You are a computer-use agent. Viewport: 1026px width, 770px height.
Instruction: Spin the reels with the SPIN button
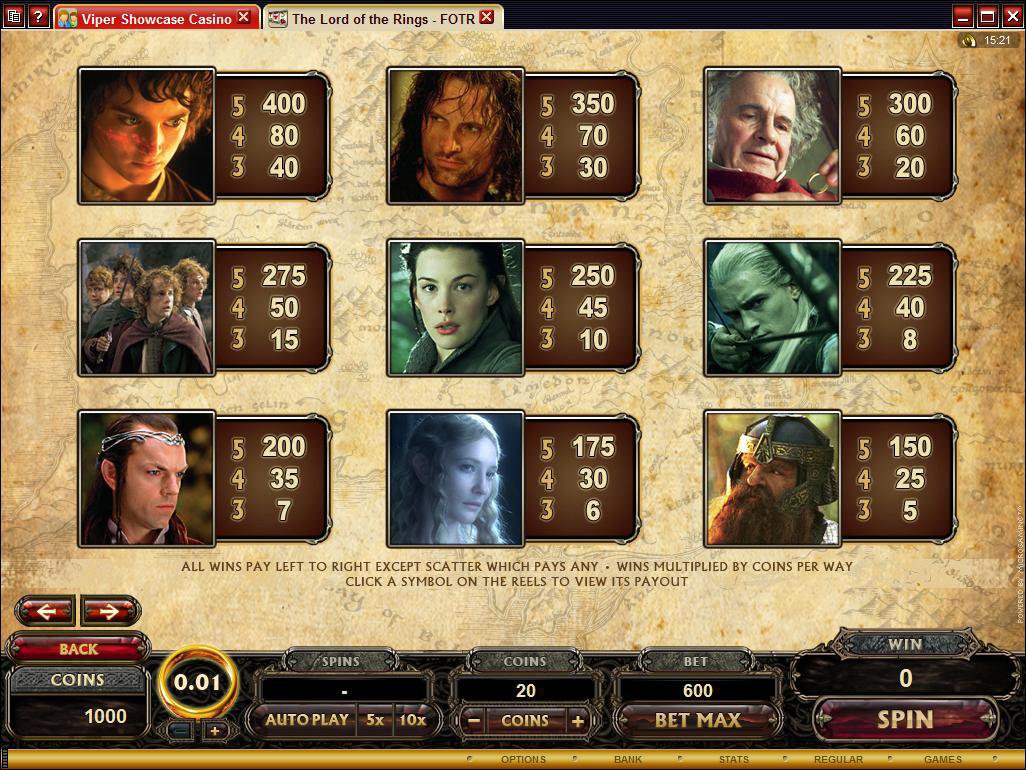[x=905, y=719]
